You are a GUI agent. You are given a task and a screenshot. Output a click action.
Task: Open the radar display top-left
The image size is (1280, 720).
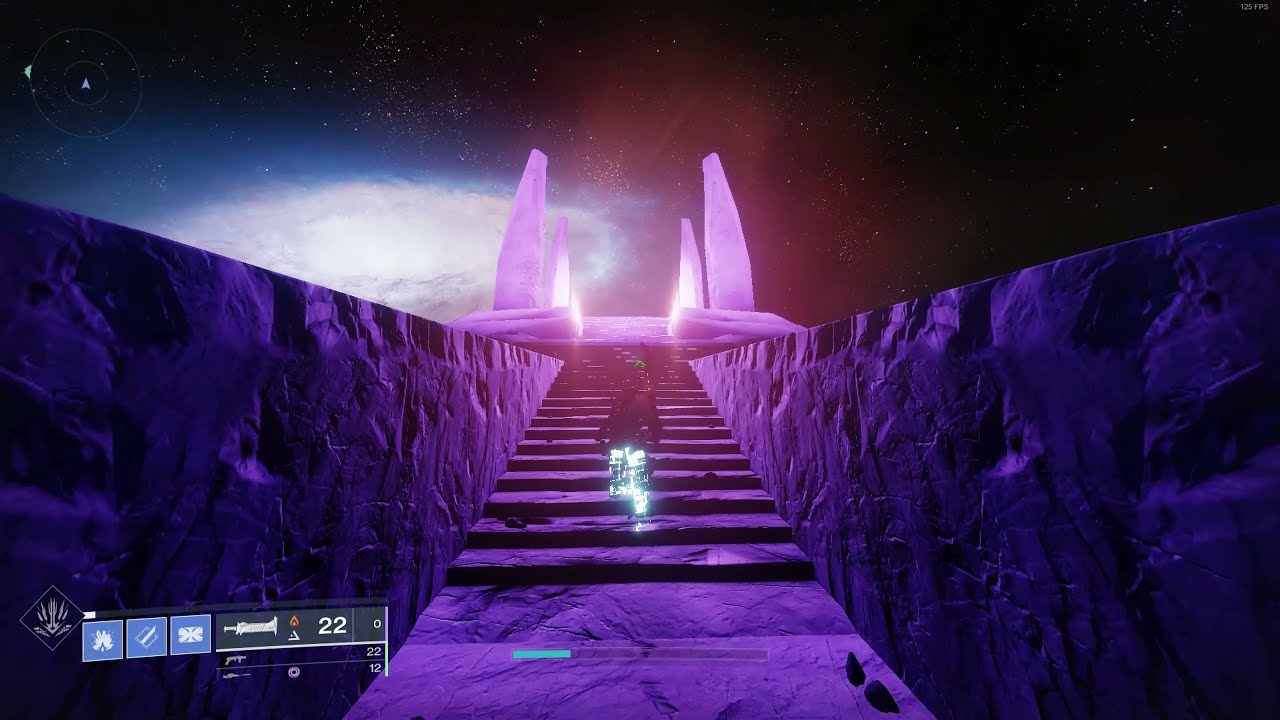85,75
